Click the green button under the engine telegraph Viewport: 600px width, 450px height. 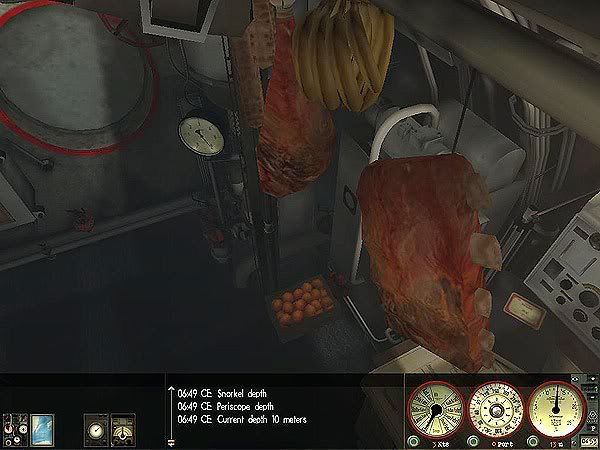412,439
